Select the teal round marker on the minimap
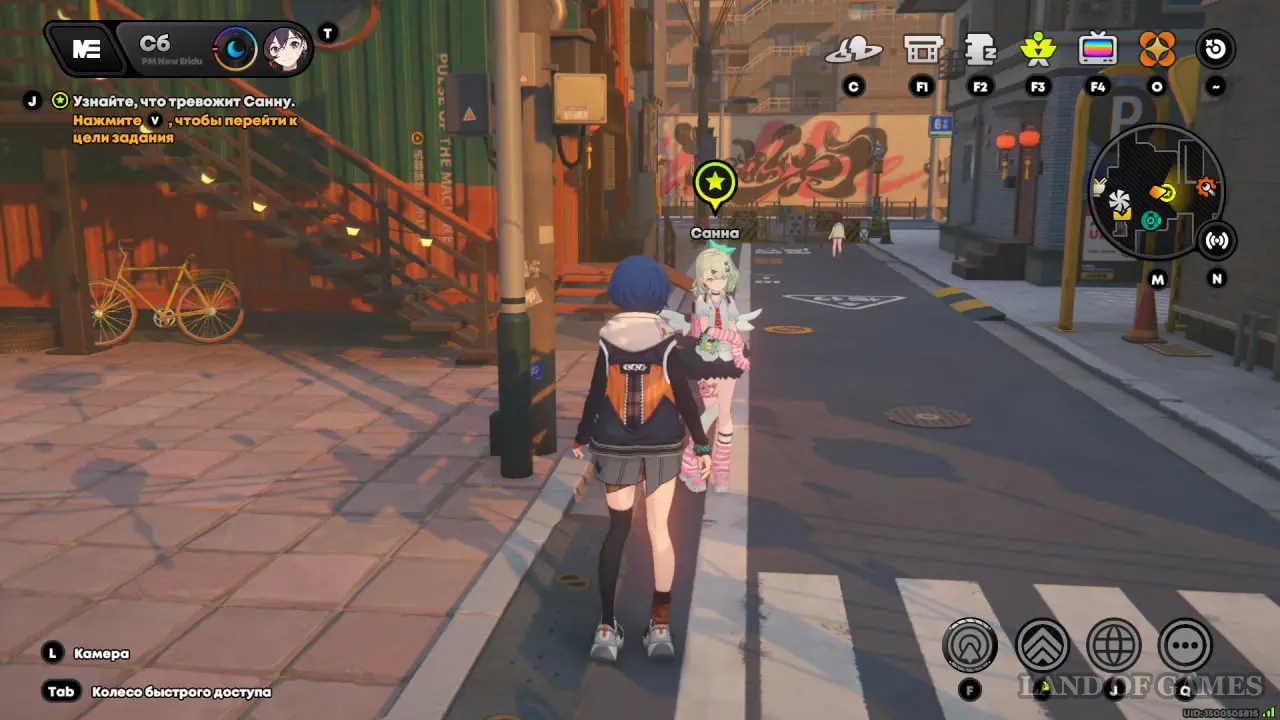1280x720 pixels. pos(1151,219)
